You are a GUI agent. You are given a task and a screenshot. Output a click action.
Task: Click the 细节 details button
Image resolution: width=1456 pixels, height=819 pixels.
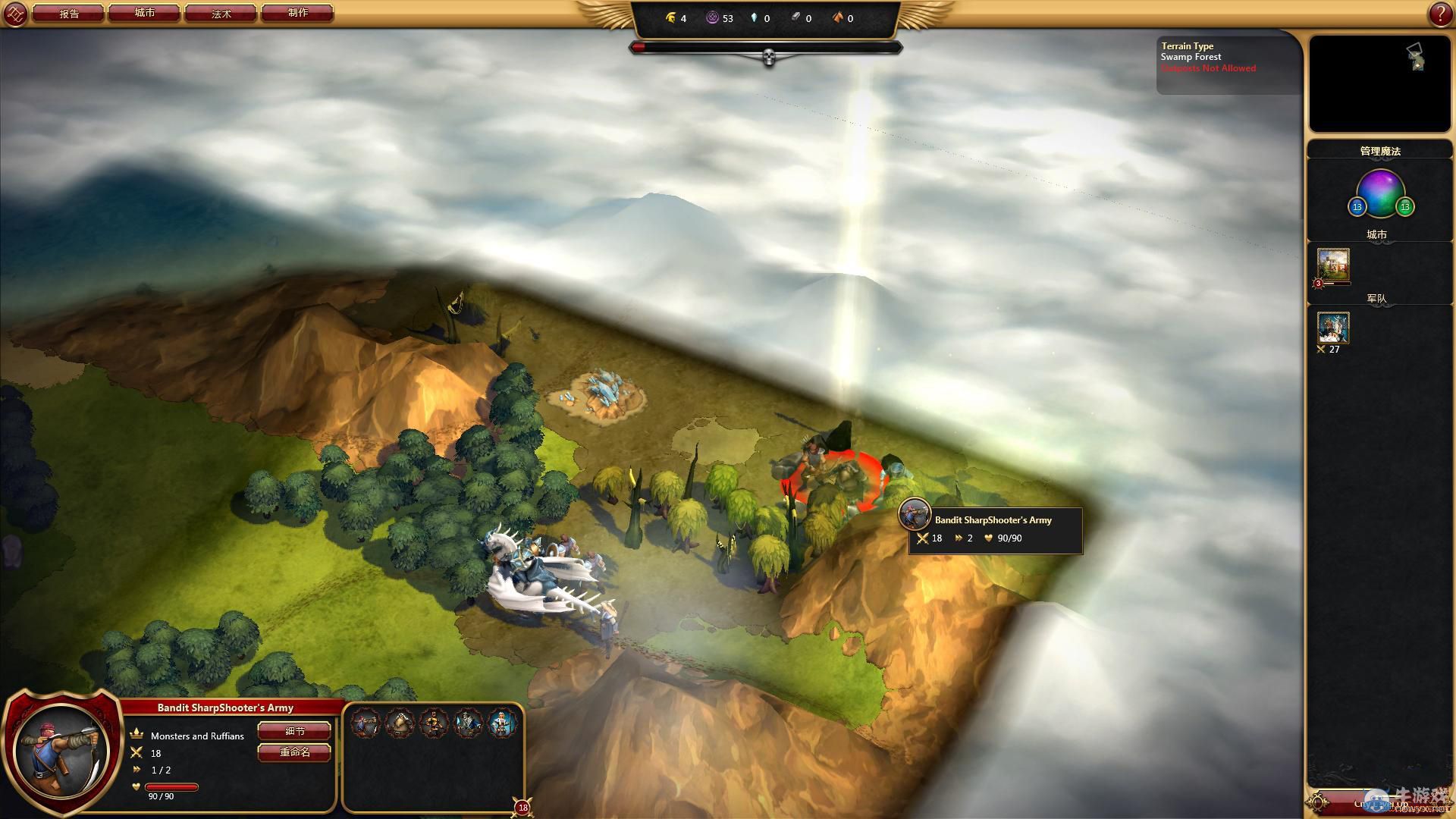click(294, 731)
